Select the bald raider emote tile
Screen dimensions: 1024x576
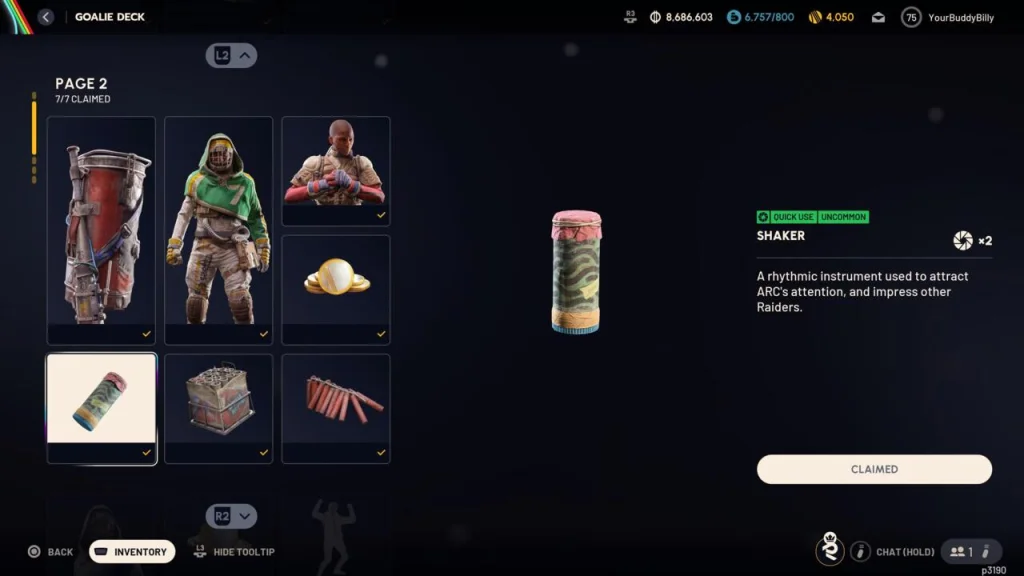[335, 170]
